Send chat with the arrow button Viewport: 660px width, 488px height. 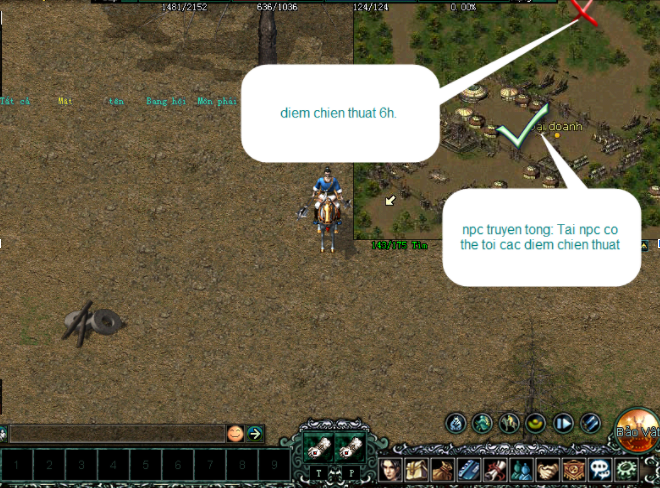pyautogui.click(x=256, y=434)
